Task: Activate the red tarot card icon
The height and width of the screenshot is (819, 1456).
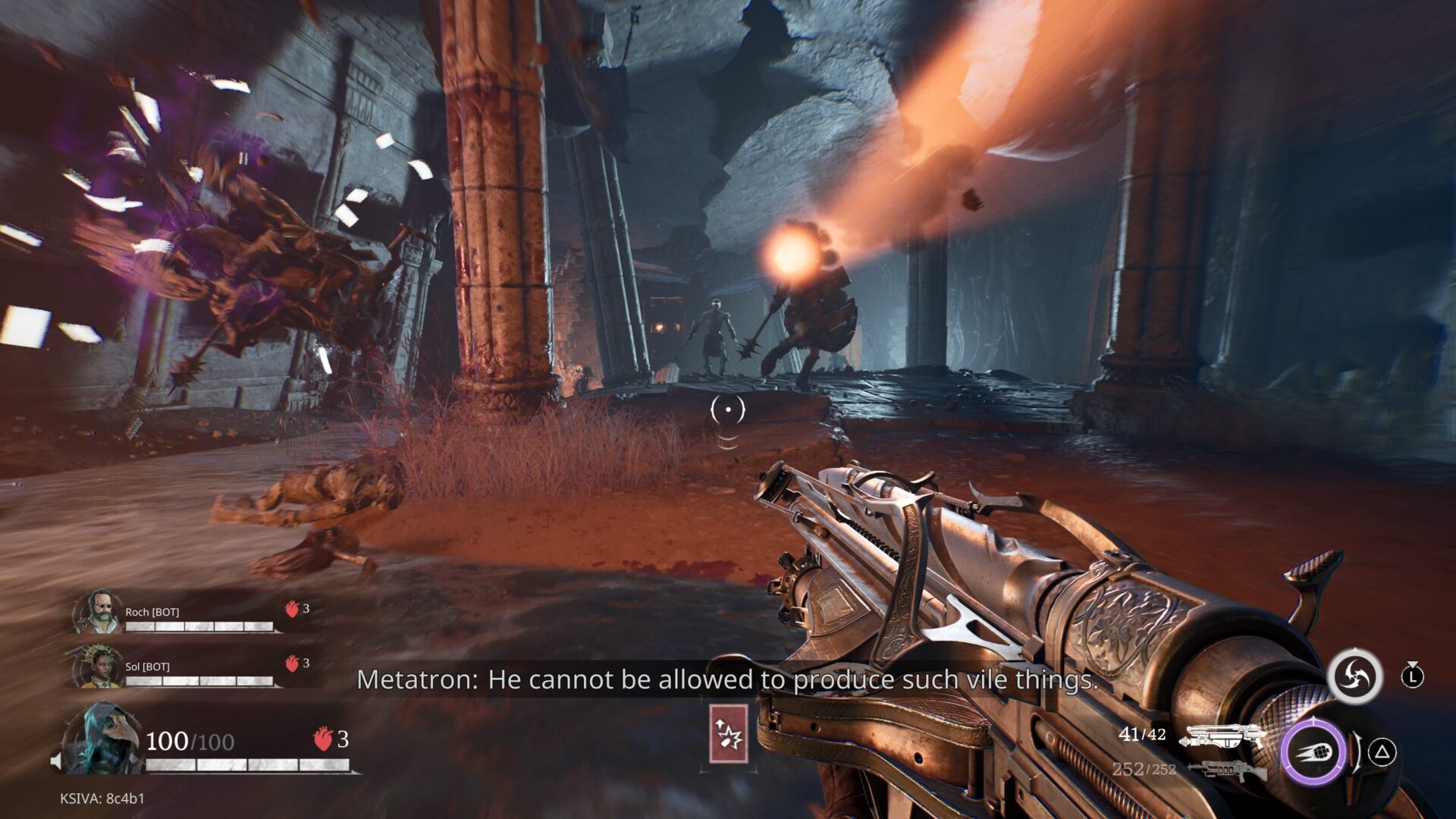Action: coord(729,734)
